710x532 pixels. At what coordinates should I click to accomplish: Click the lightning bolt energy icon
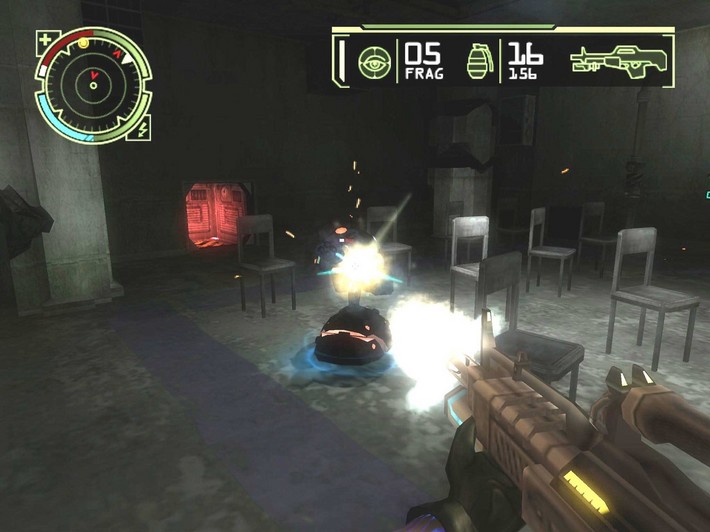point(143,129)
